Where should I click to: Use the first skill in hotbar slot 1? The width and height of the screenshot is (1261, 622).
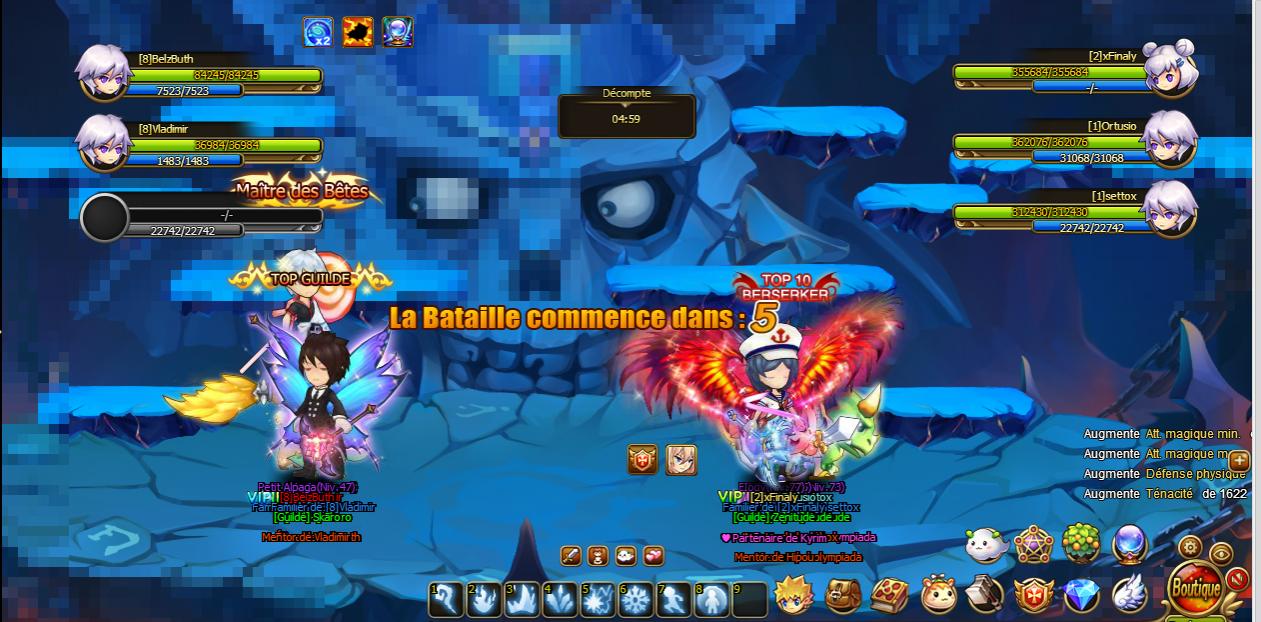(446, 599)
